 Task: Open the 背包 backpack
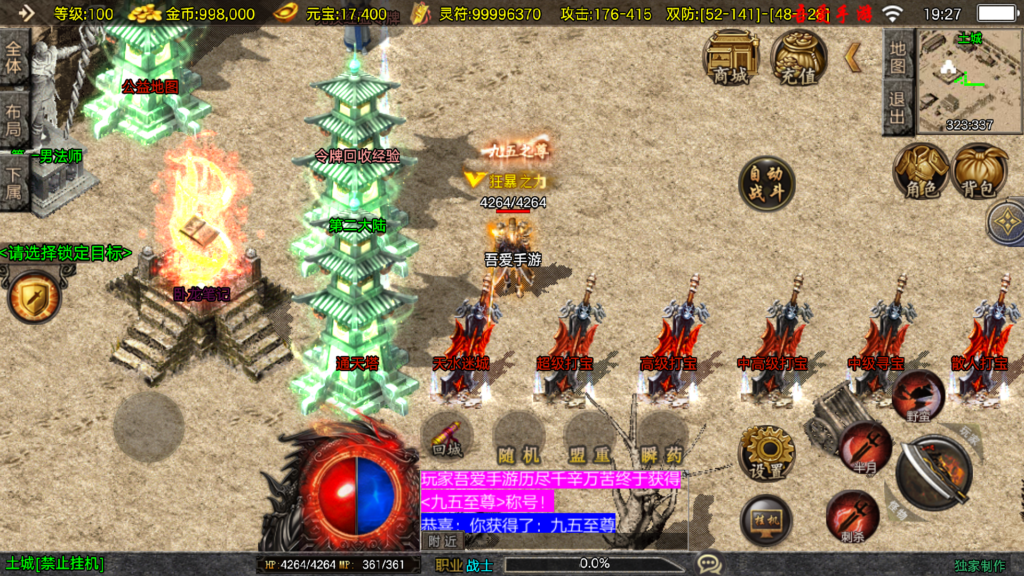point(979,171)
